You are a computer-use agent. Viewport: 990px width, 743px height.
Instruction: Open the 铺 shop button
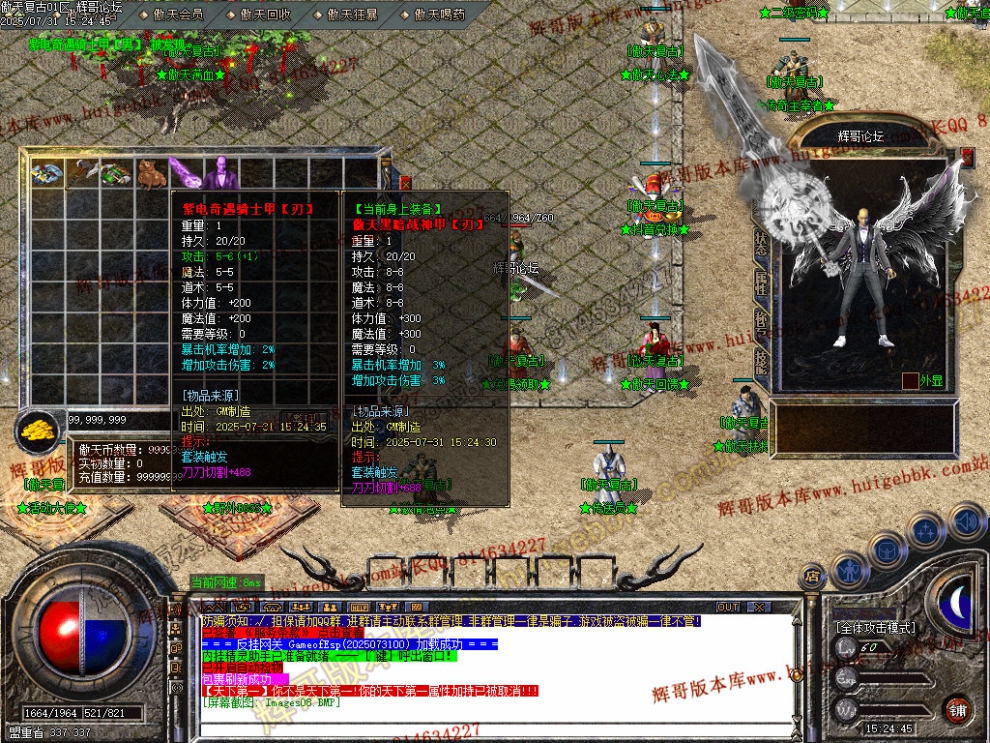(957, 709)
